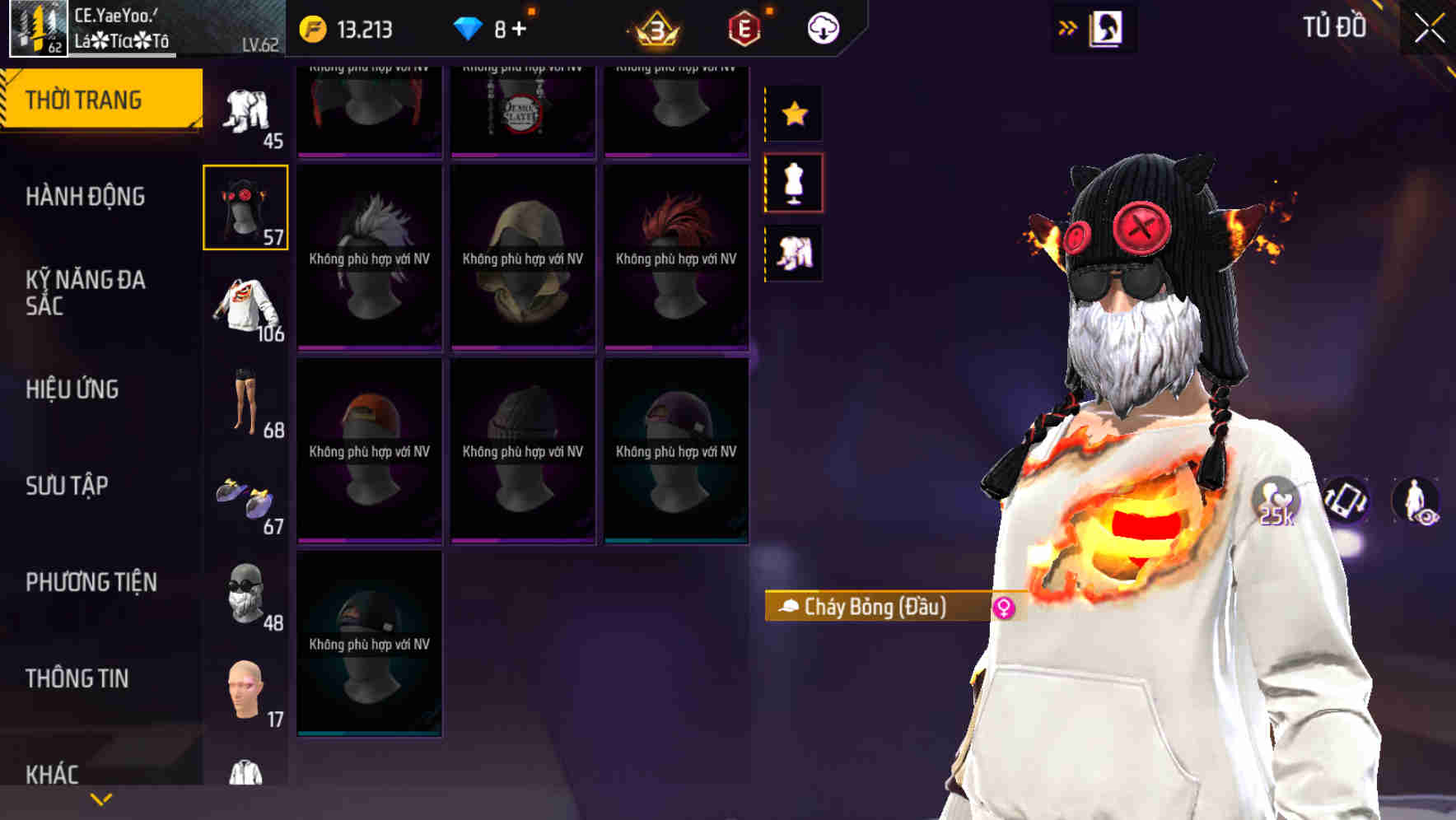Viewport: 1456px width, 820px height.
Task: Toggle the mannequin outfit filter
Action: 795,183
